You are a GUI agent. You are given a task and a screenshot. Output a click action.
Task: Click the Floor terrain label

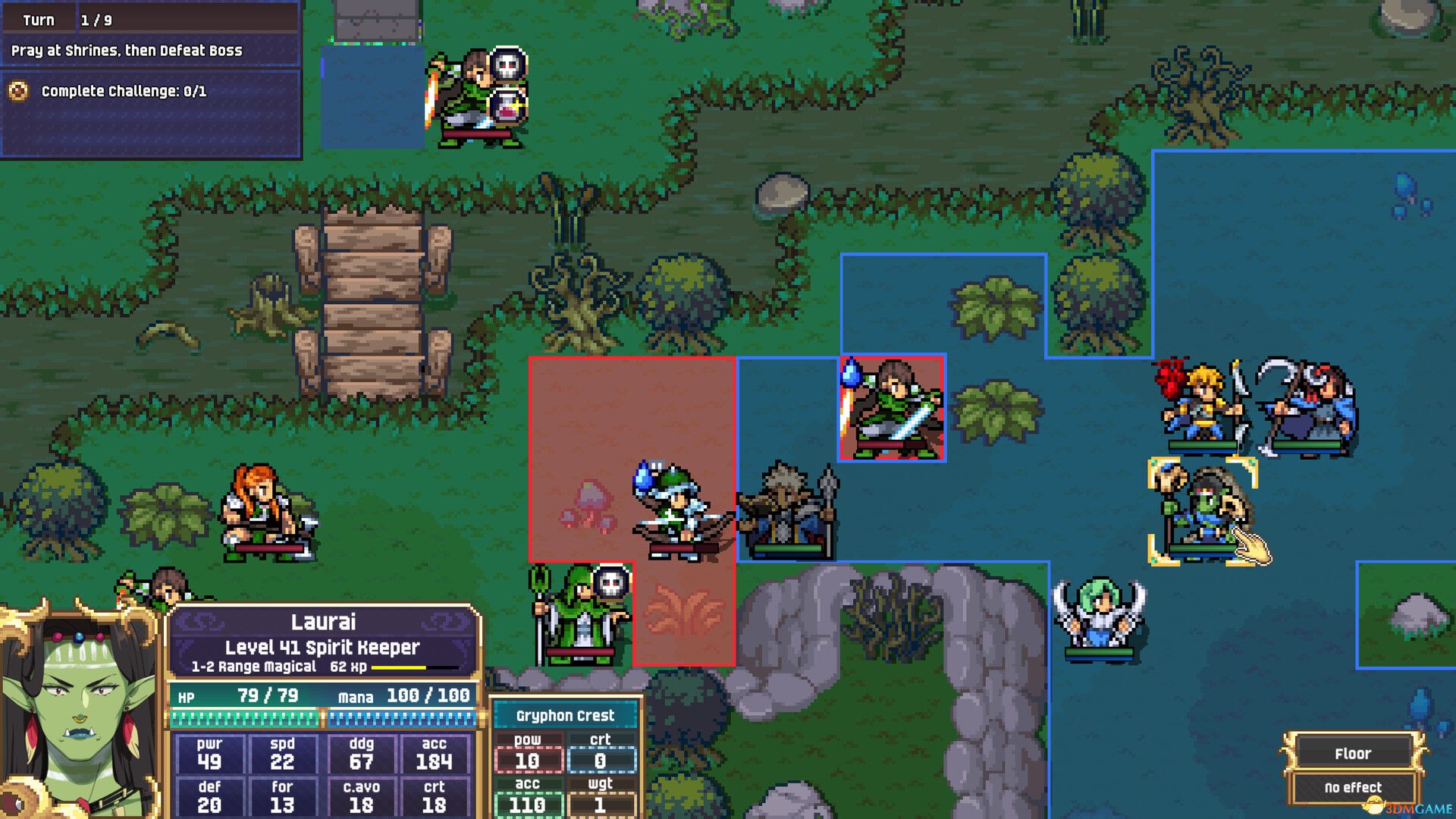1354,753
